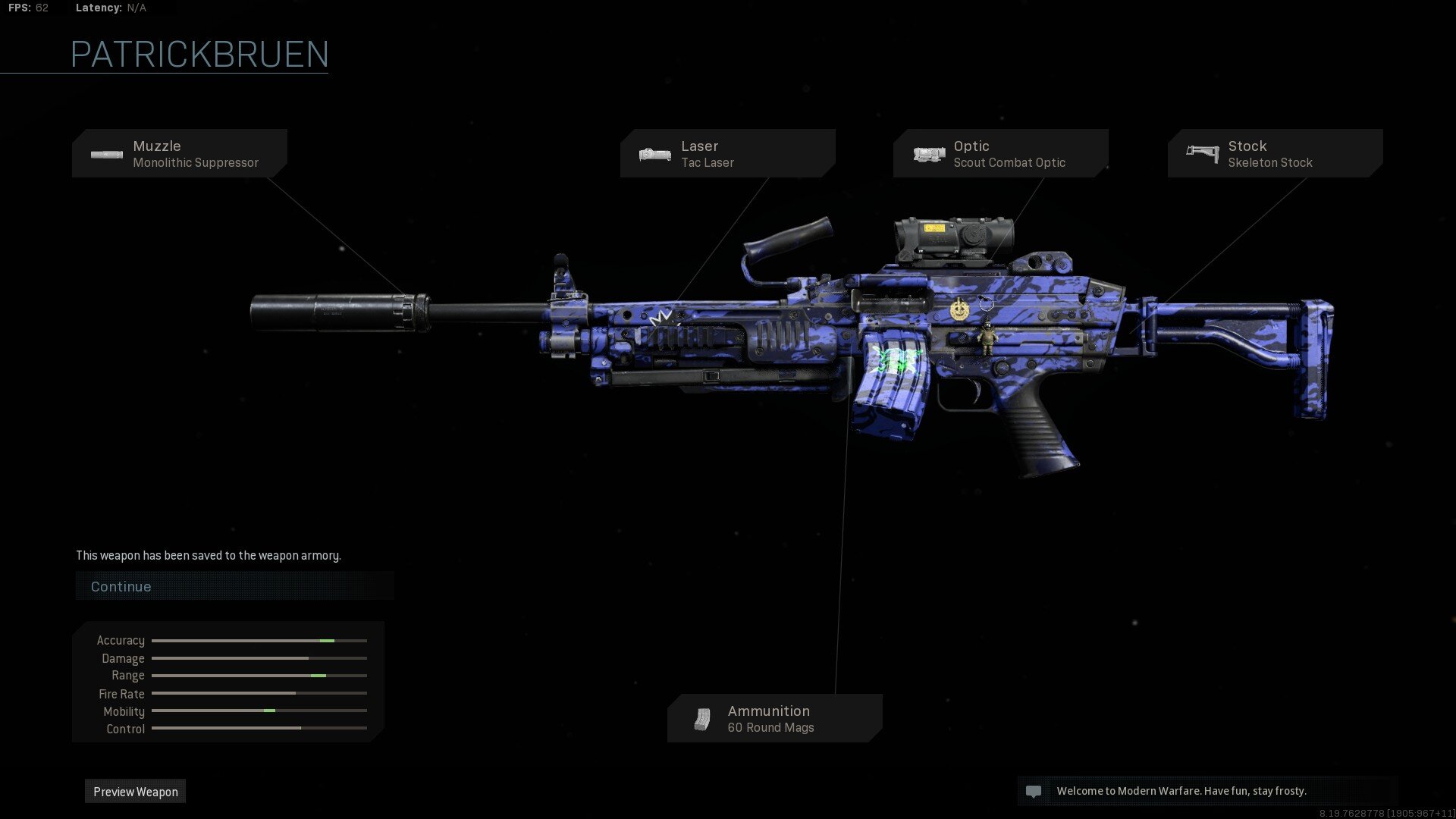
Task: Select the Stock Skeleton Stock attachment
Action: coord(1275,154)
